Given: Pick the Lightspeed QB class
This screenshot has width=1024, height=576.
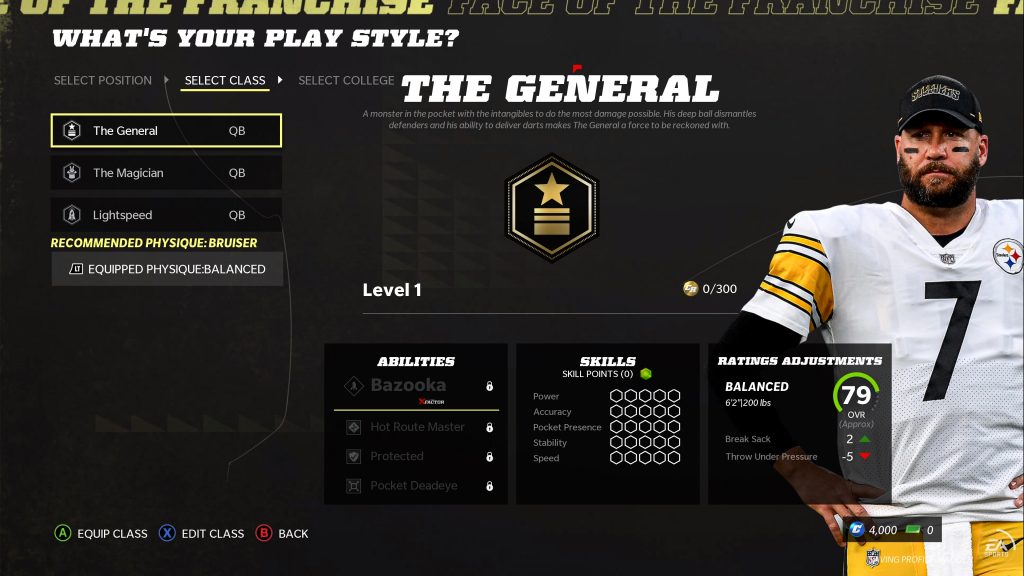Looking at the screenshot, I should click(x=166, y=215).
